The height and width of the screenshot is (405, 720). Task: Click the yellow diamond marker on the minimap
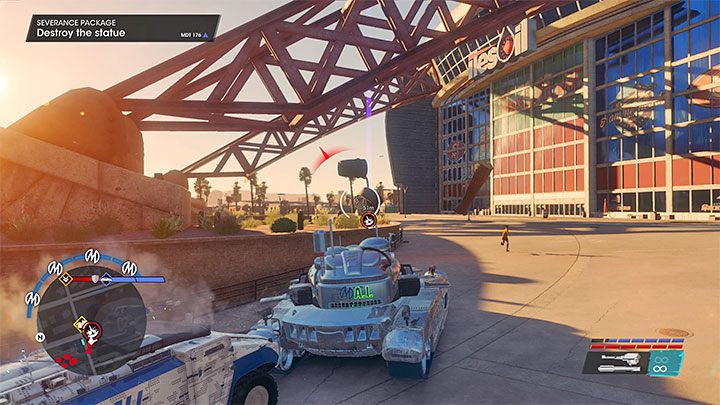[77, 322]
